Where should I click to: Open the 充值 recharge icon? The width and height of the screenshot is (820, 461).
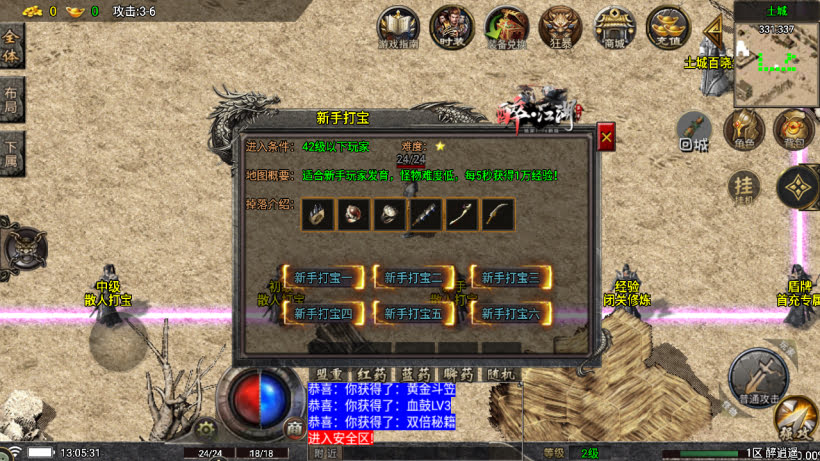tap(666, 27)
